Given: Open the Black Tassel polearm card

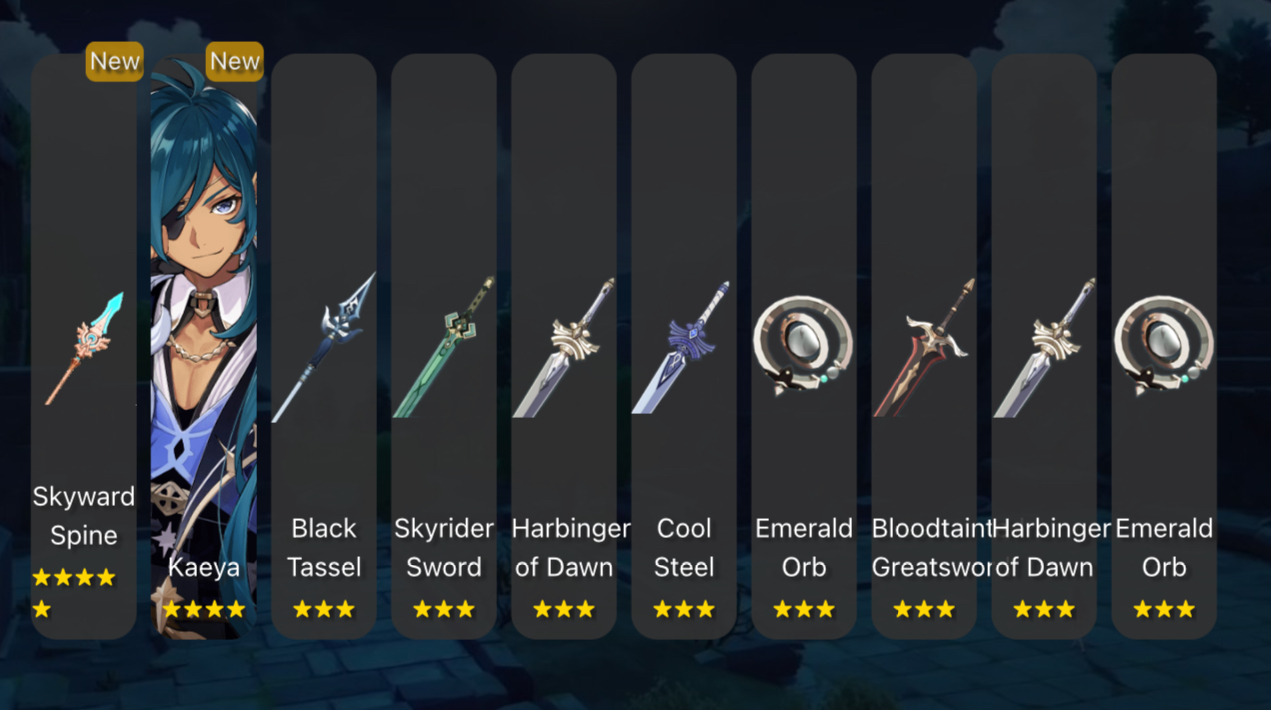Looking at the screenshot, I should tap(324, 346).
